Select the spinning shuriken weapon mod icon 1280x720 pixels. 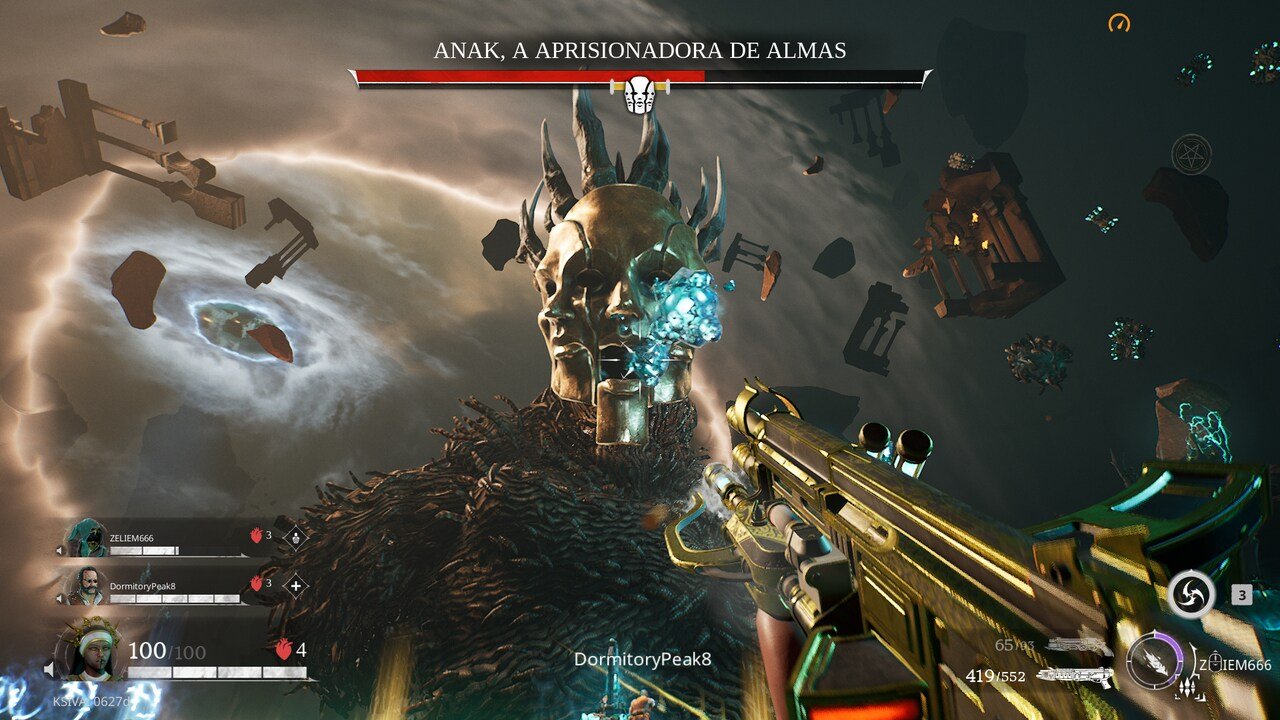(1190, 595)
